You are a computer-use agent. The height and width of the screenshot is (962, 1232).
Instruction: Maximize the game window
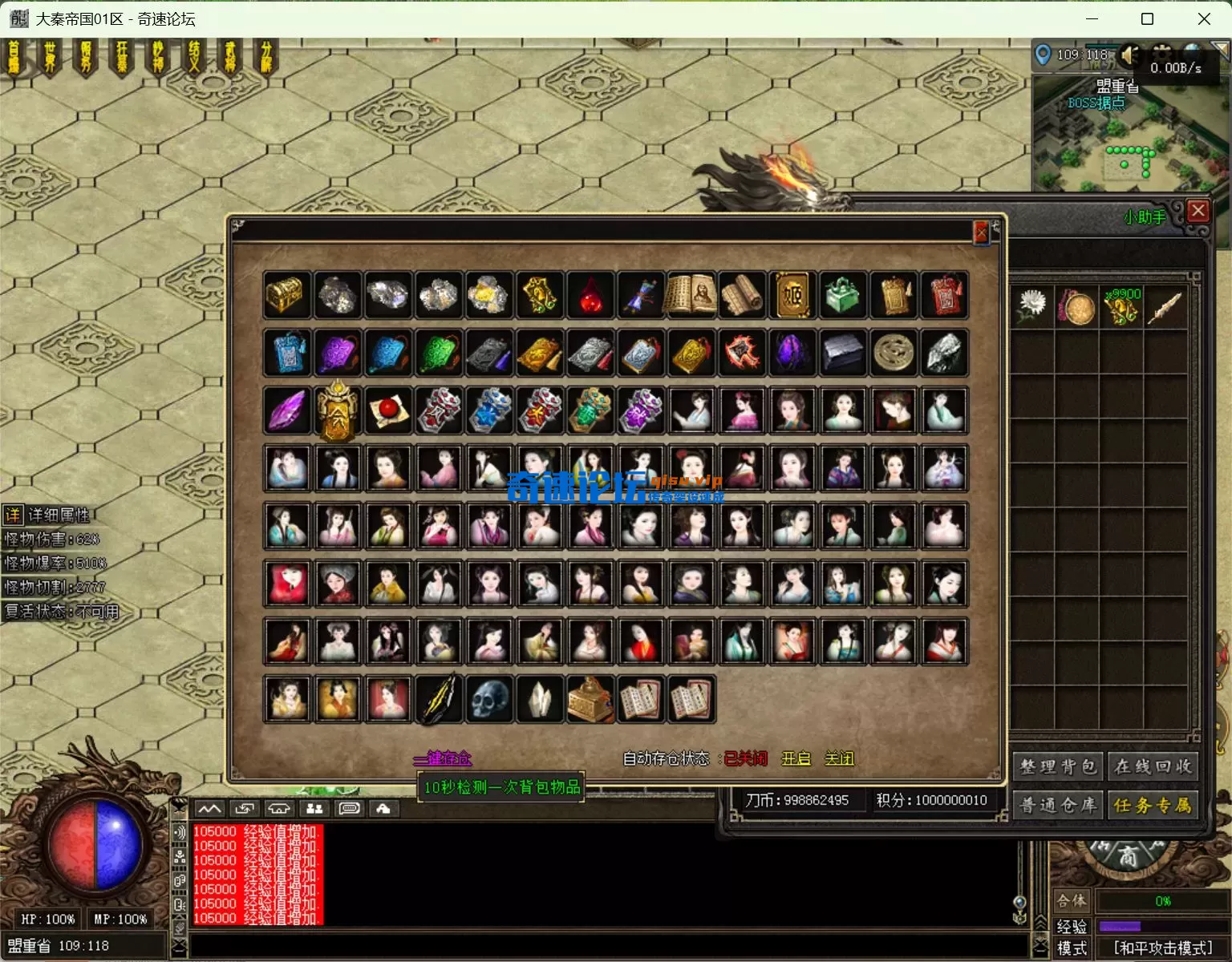(1147, 18)
